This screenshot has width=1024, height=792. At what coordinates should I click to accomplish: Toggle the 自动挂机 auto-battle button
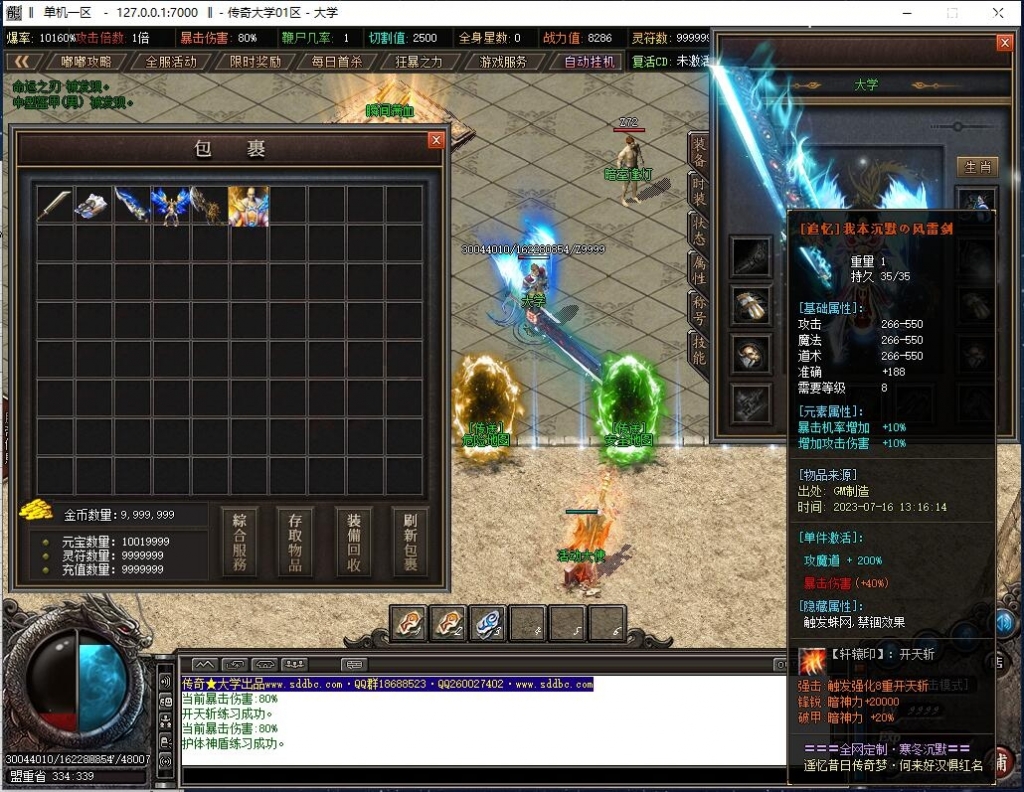[x=589, y=61]
